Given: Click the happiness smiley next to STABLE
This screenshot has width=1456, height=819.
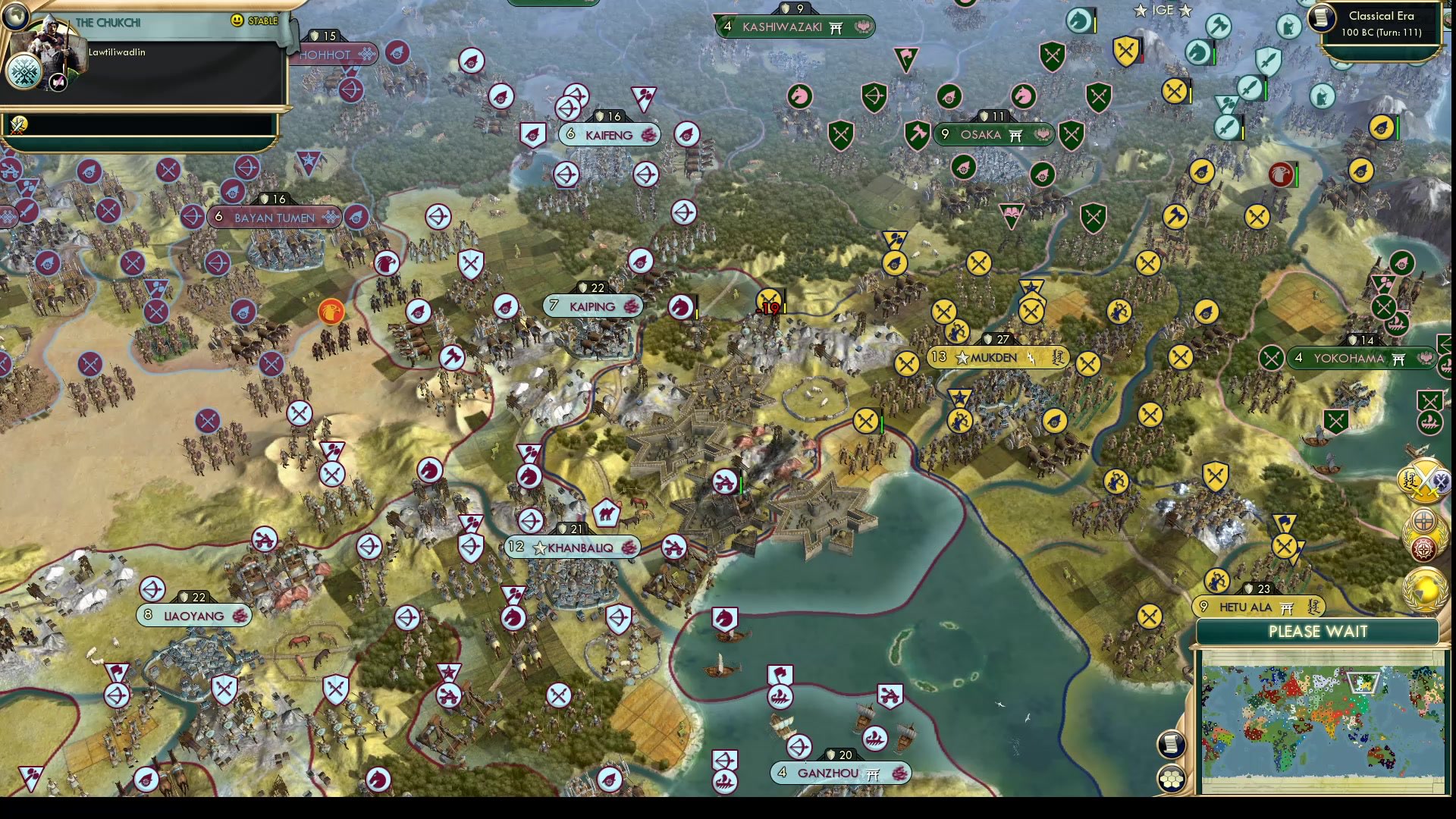Looking at the screenshot, I should tap(238, 21).
